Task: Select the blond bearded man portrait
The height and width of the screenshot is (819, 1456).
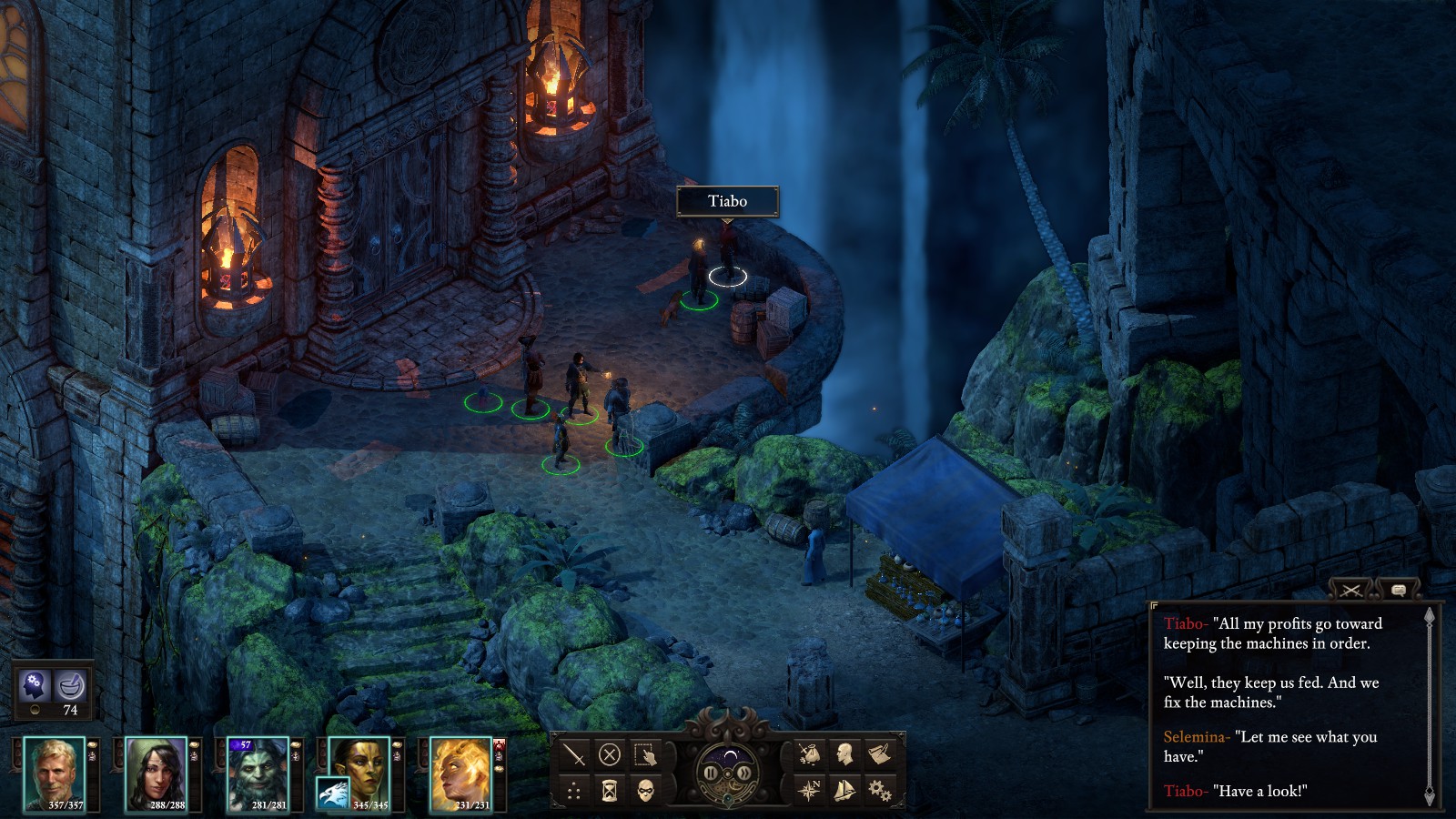Action: pyautogui.click(x=55, y=773)
